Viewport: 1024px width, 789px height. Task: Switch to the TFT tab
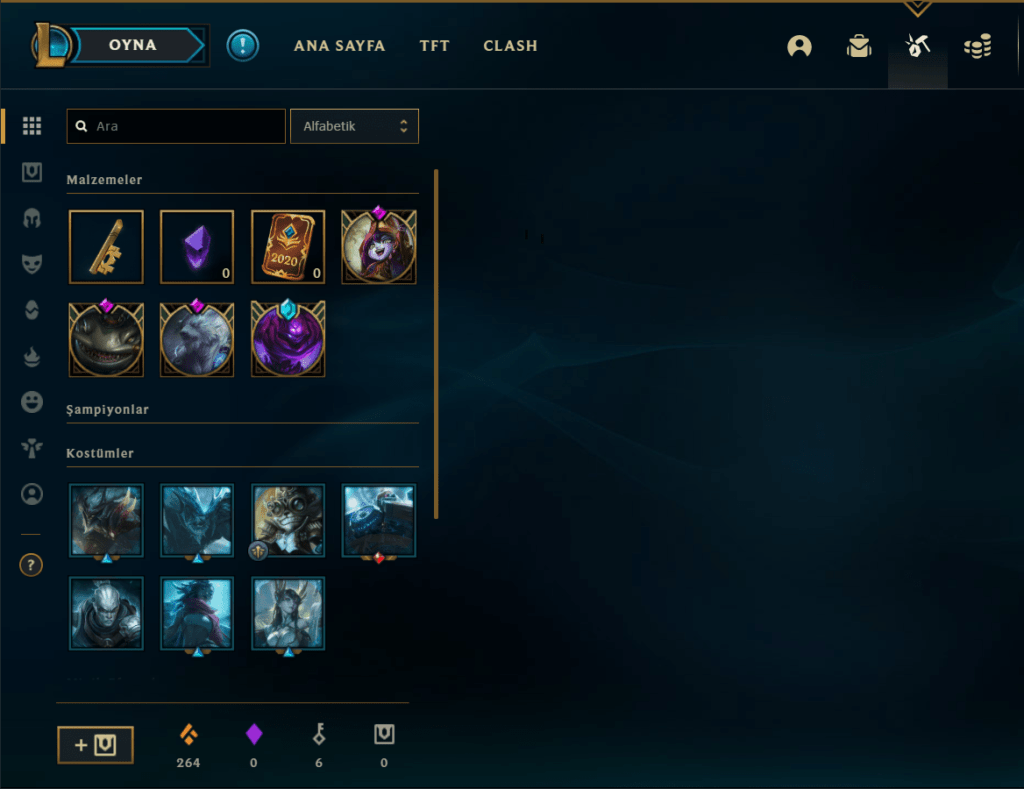[434, 46]
